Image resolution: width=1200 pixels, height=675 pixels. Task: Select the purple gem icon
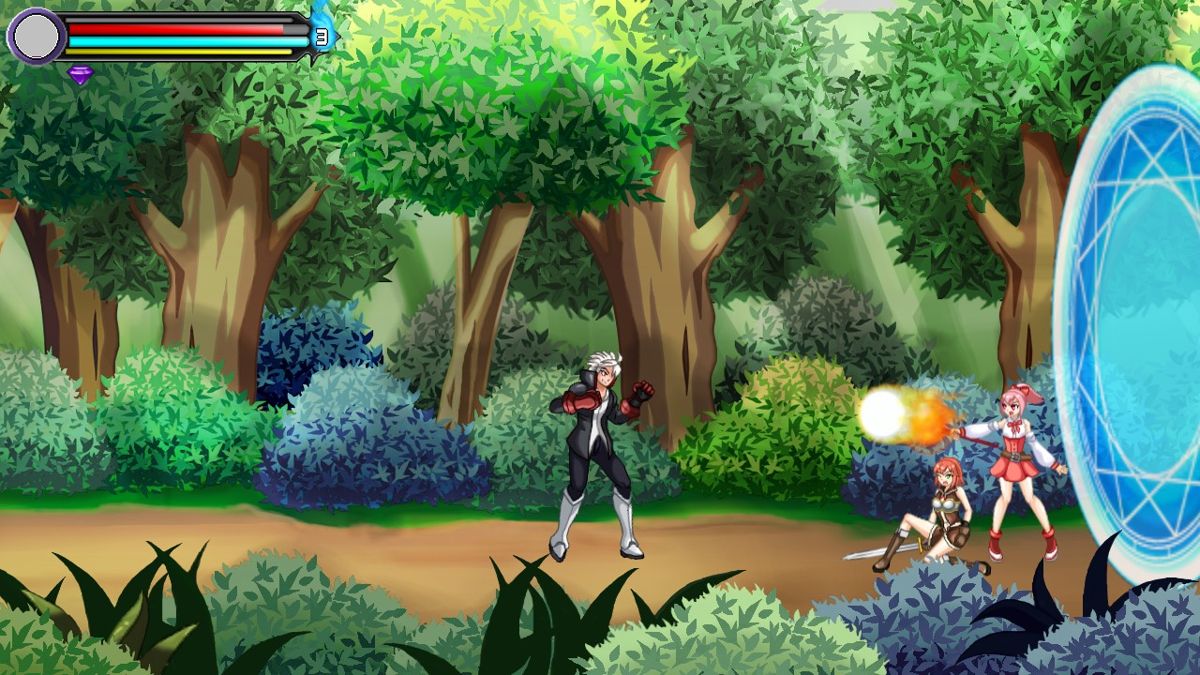(79, 74)
